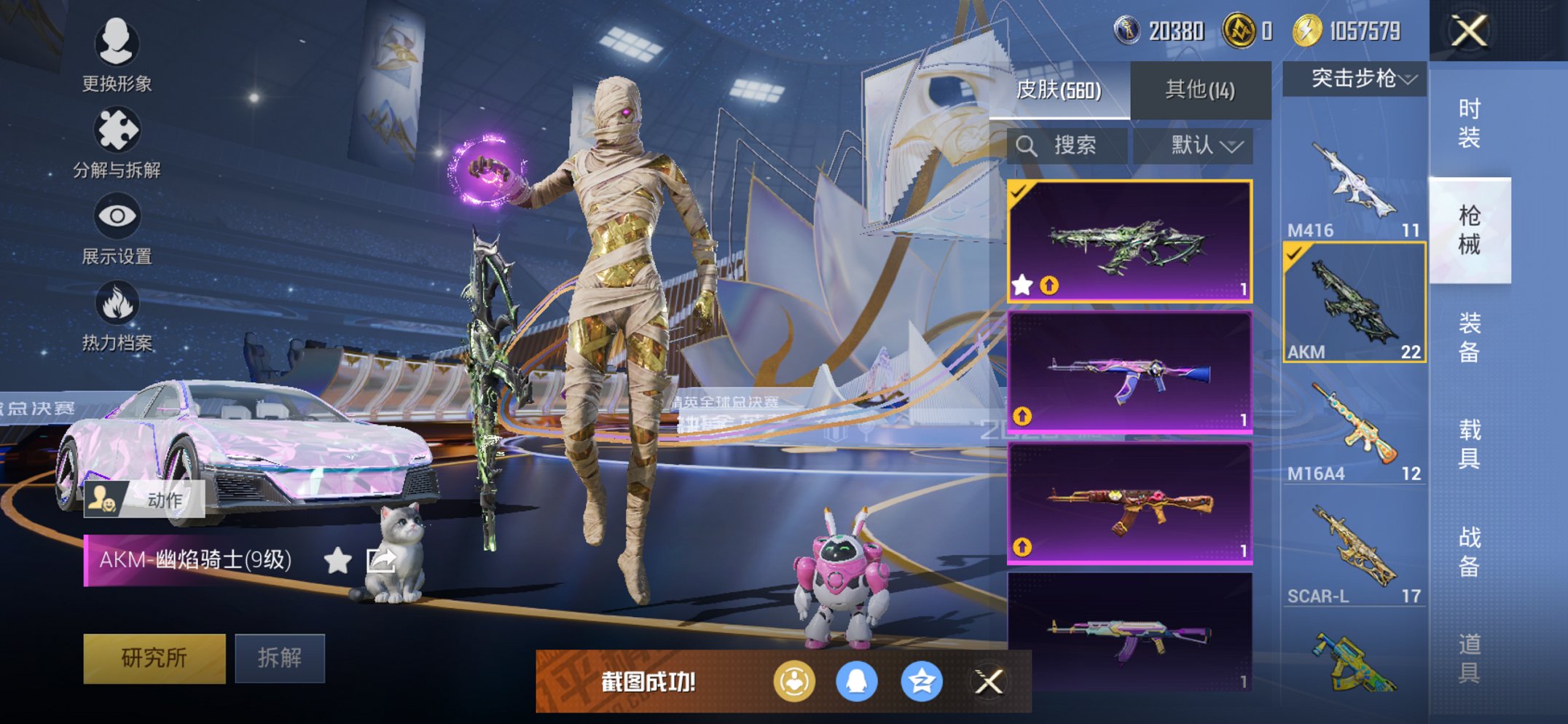Click the 动作 emote button
The image size is (1568, 724).
point(144,500)
